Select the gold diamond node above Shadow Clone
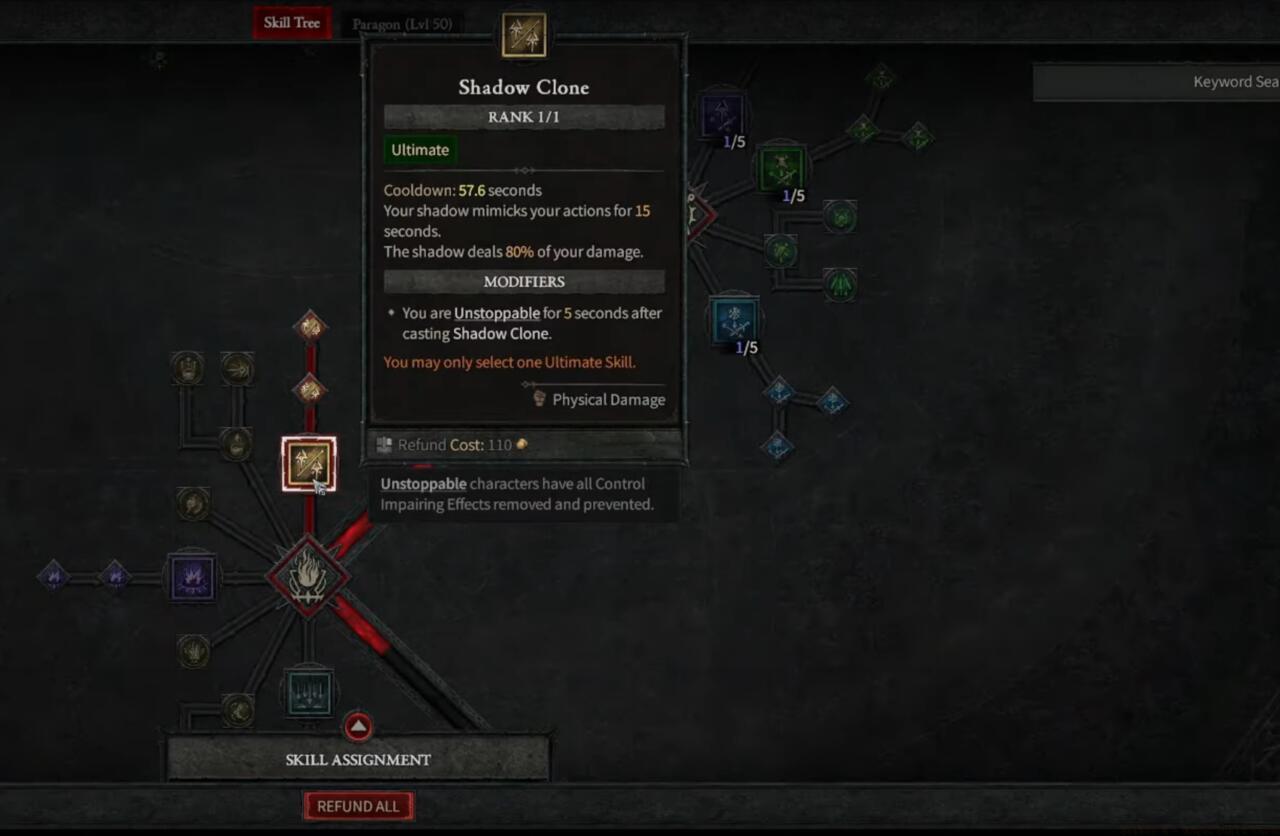The height and width of the screenshot is (836, 1280). tap(308, 390)
